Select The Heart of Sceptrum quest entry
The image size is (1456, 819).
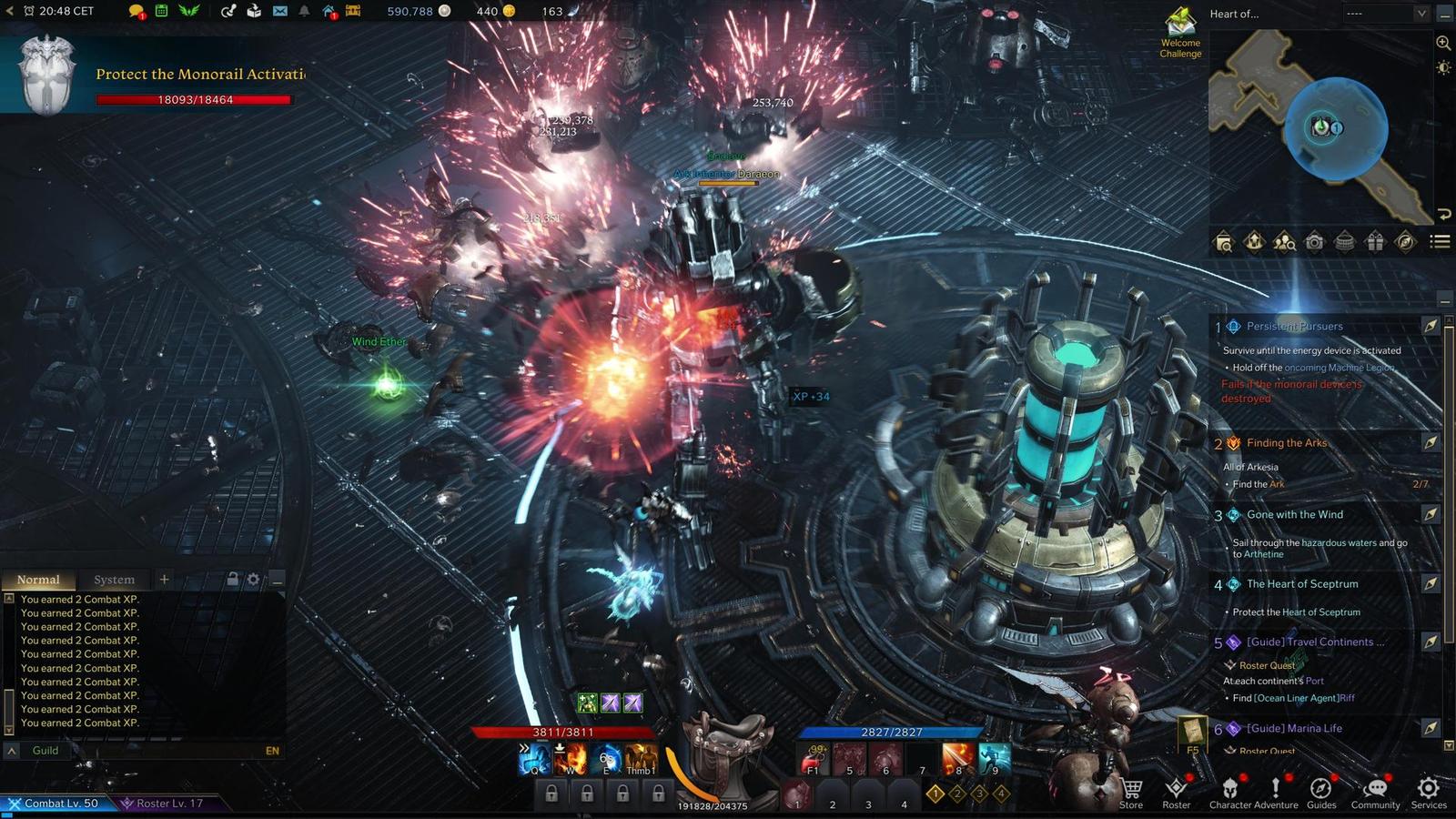coord(1302,584)
